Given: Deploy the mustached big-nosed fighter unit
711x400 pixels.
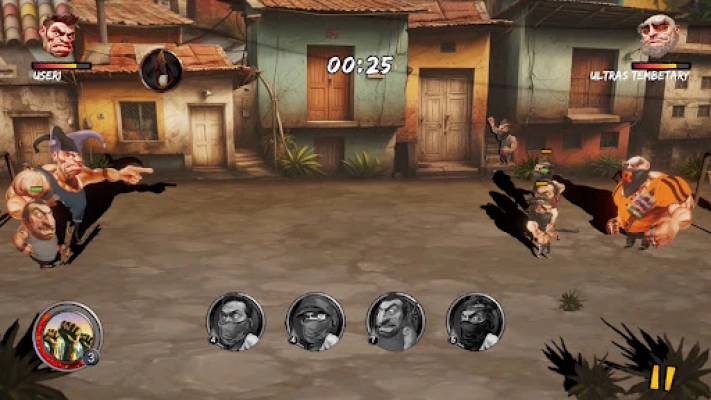Looking at the screenshot, I should [395, 321].
